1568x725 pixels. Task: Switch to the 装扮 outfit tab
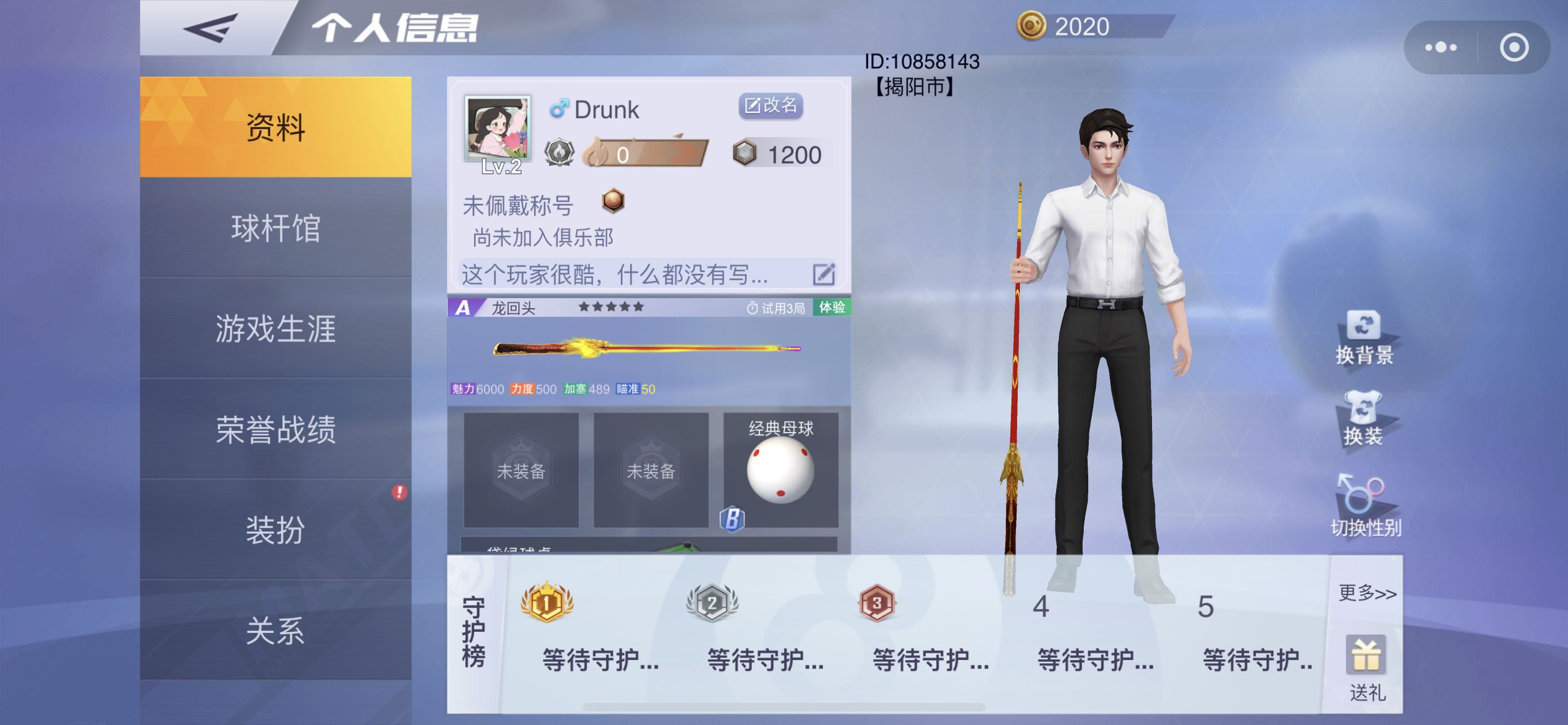click(x=275, y=529)
